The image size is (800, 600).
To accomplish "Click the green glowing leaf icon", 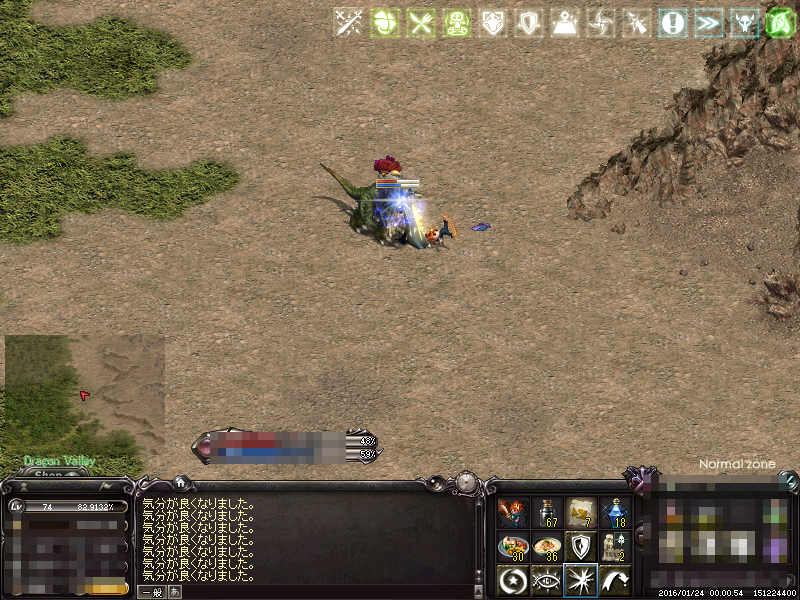I will pos(781,23).
